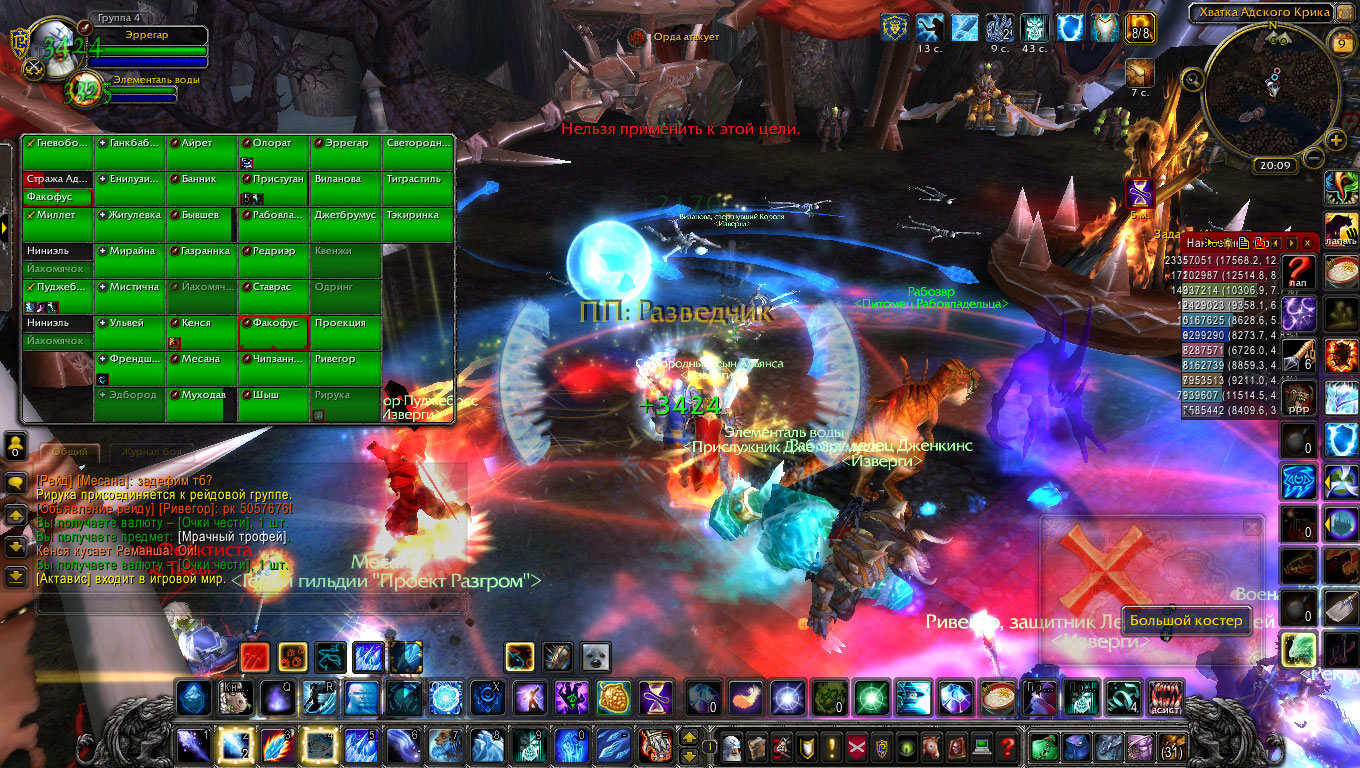Switch to the Общий chat tab

(70, 452)
